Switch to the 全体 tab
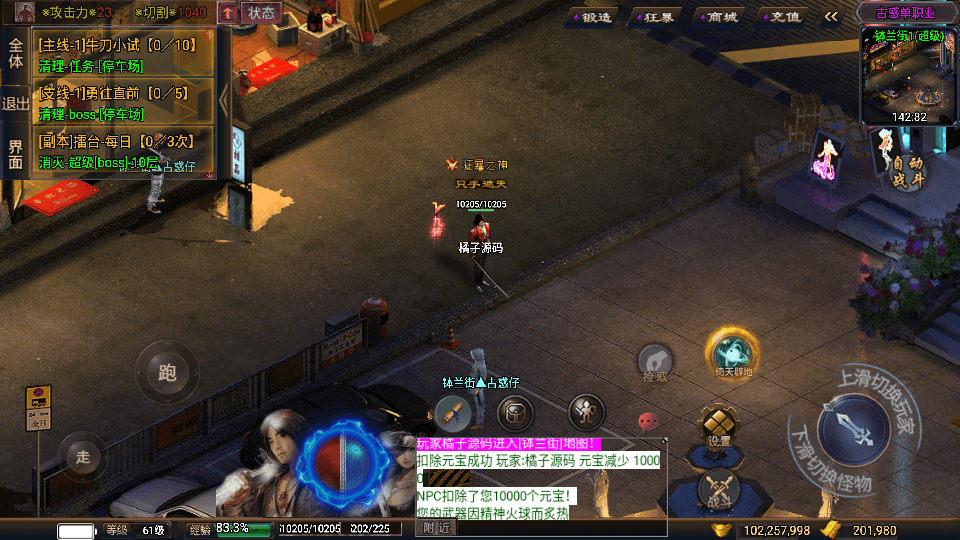This screenshot has width=960, height=540. click(16, 54)
